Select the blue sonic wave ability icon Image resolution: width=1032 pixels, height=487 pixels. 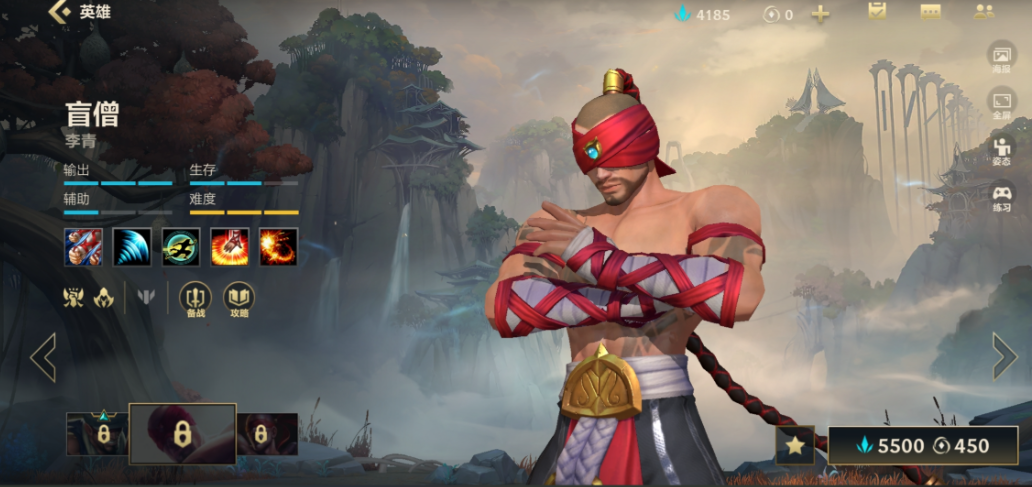132,247
